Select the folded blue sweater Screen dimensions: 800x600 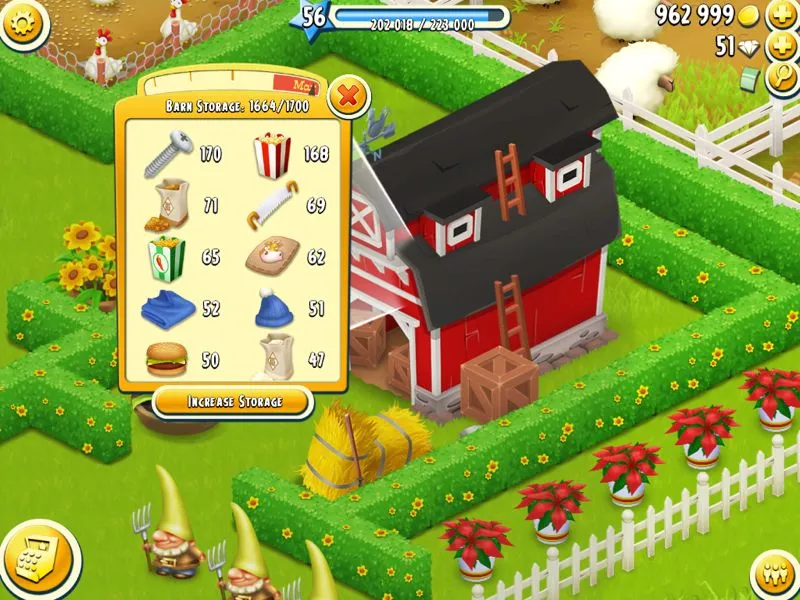[166, 308]
